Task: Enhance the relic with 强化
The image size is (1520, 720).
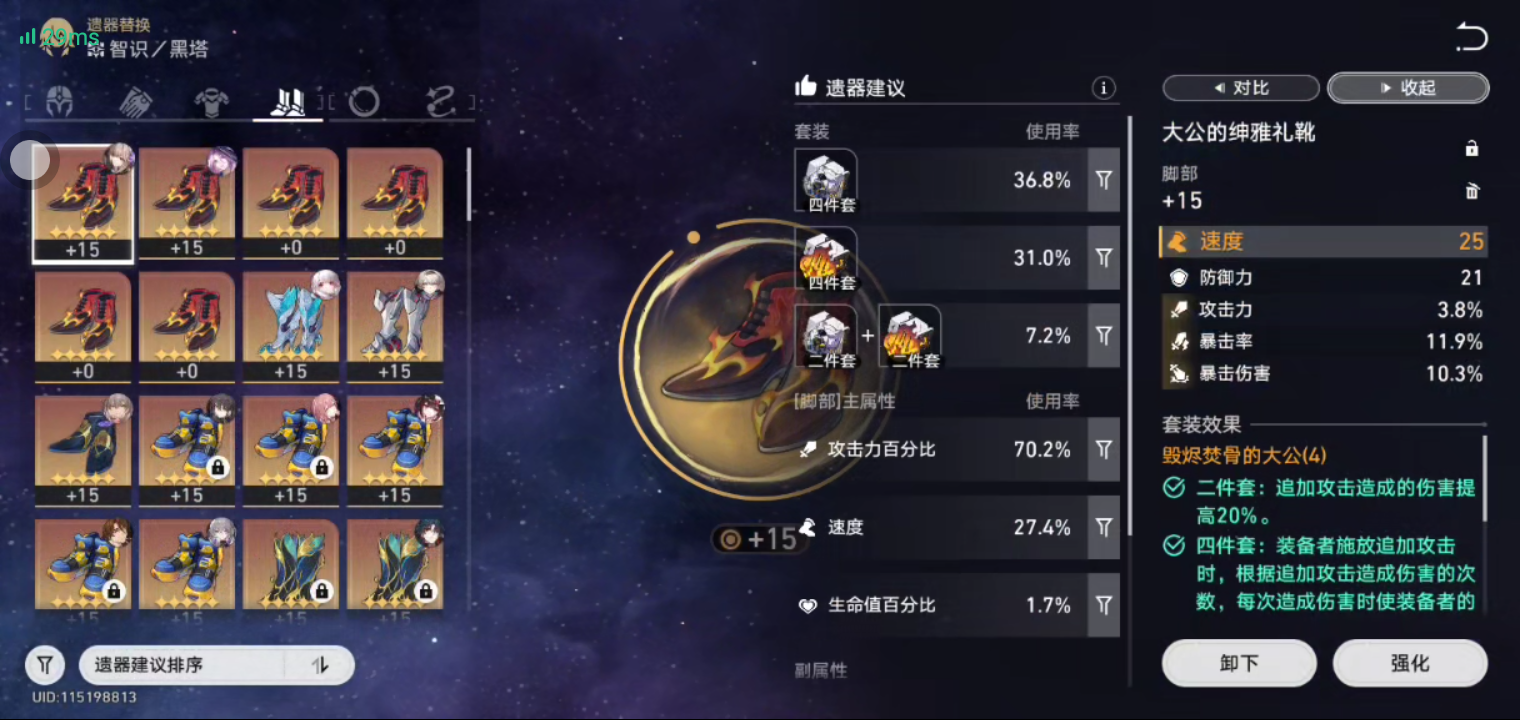Action: tap(1410, 663)
